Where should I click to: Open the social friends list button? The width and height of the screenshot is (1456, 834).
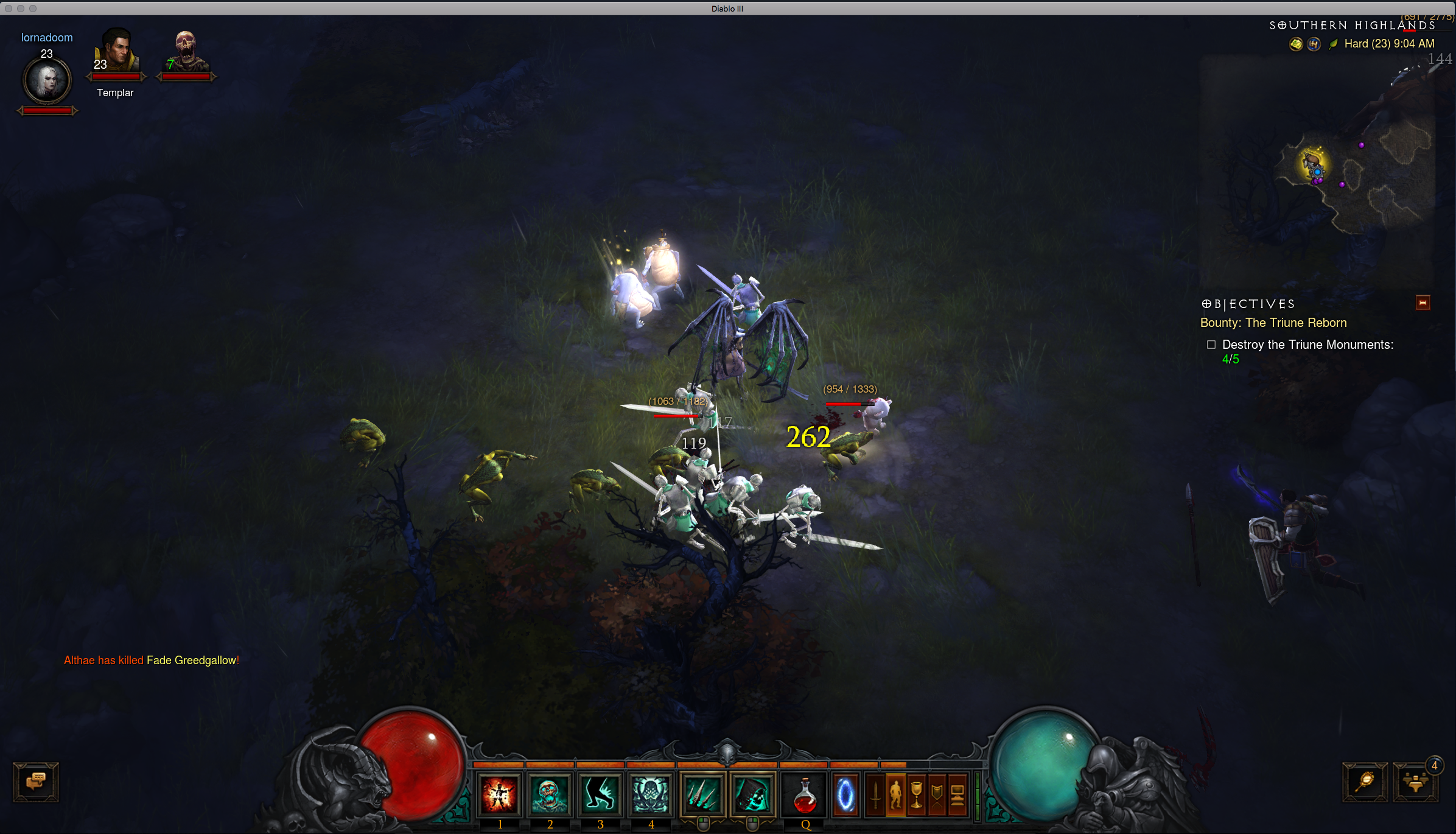1415,782
